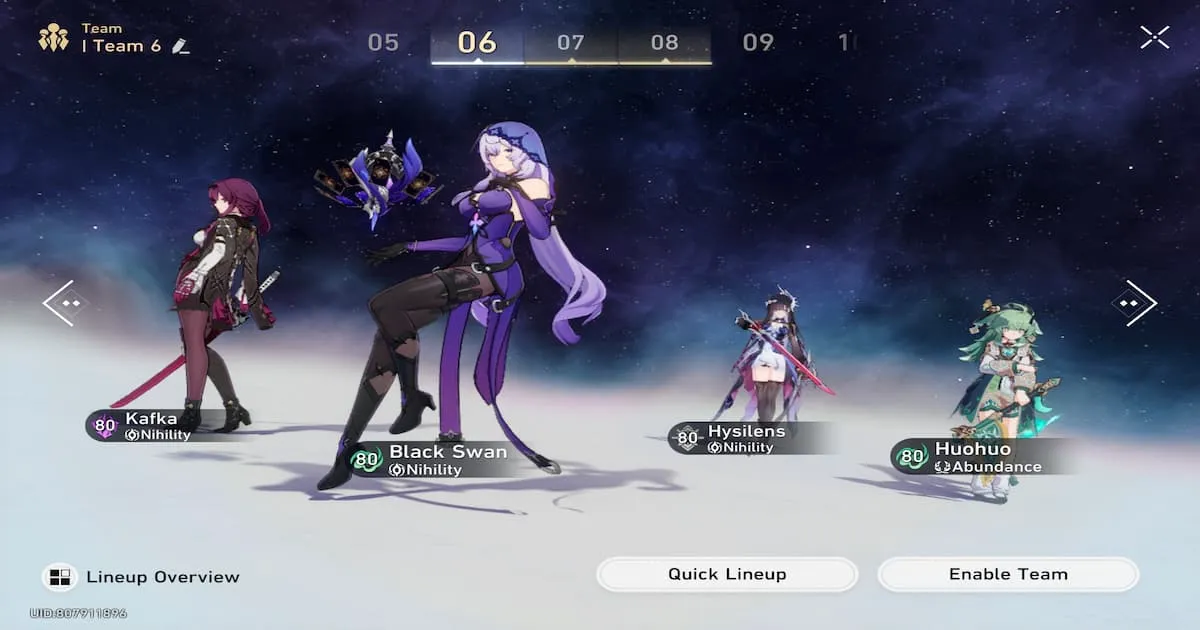Show the previous team with left arrow

pyautogui.click(x=66, y=302)
